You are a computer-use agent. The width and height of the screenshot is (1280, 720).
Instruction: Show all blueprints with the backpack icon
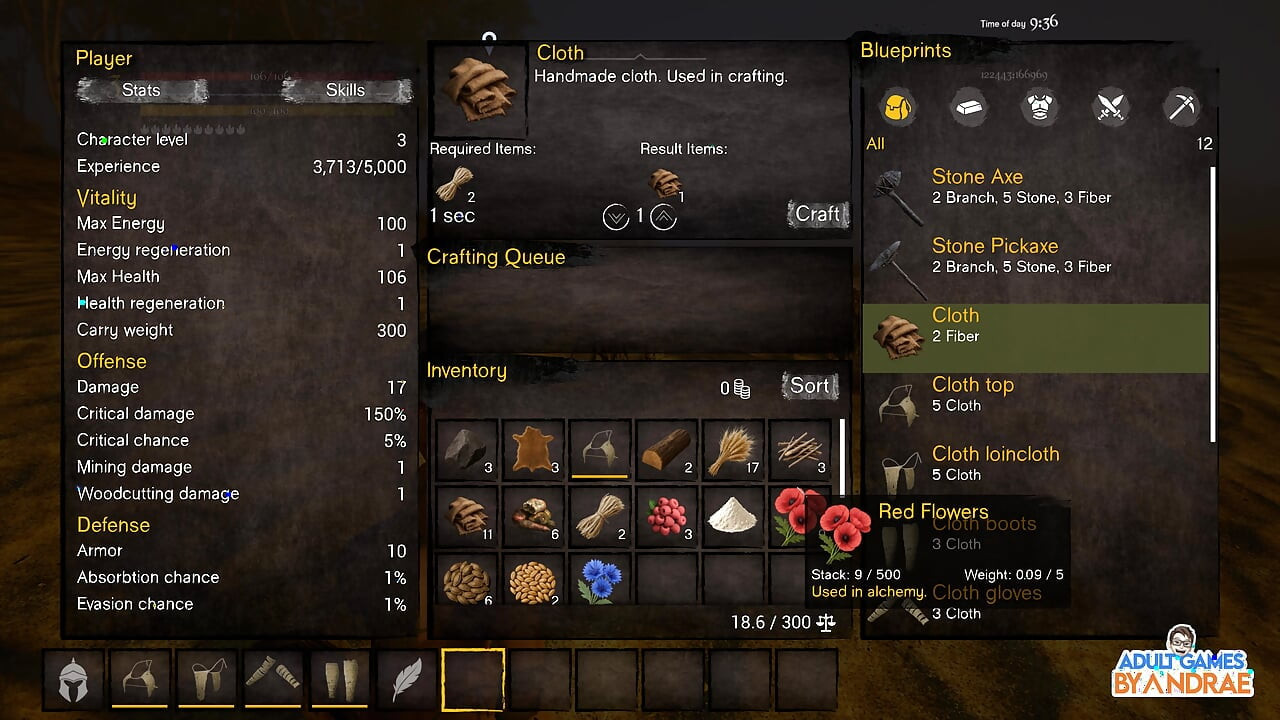[897, 107]
